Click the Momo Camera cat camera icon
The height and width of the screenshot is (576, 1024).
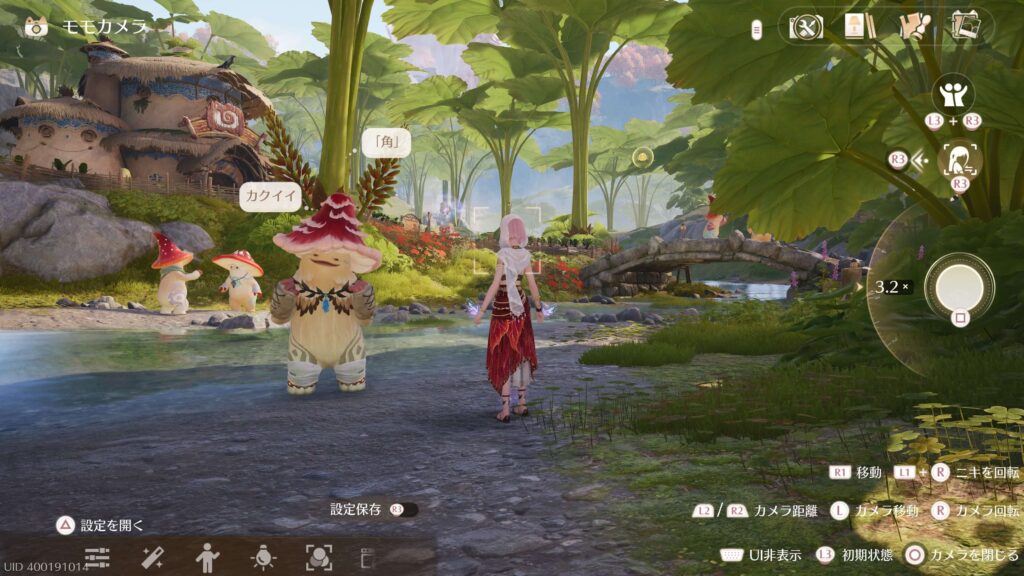(36, 27)
